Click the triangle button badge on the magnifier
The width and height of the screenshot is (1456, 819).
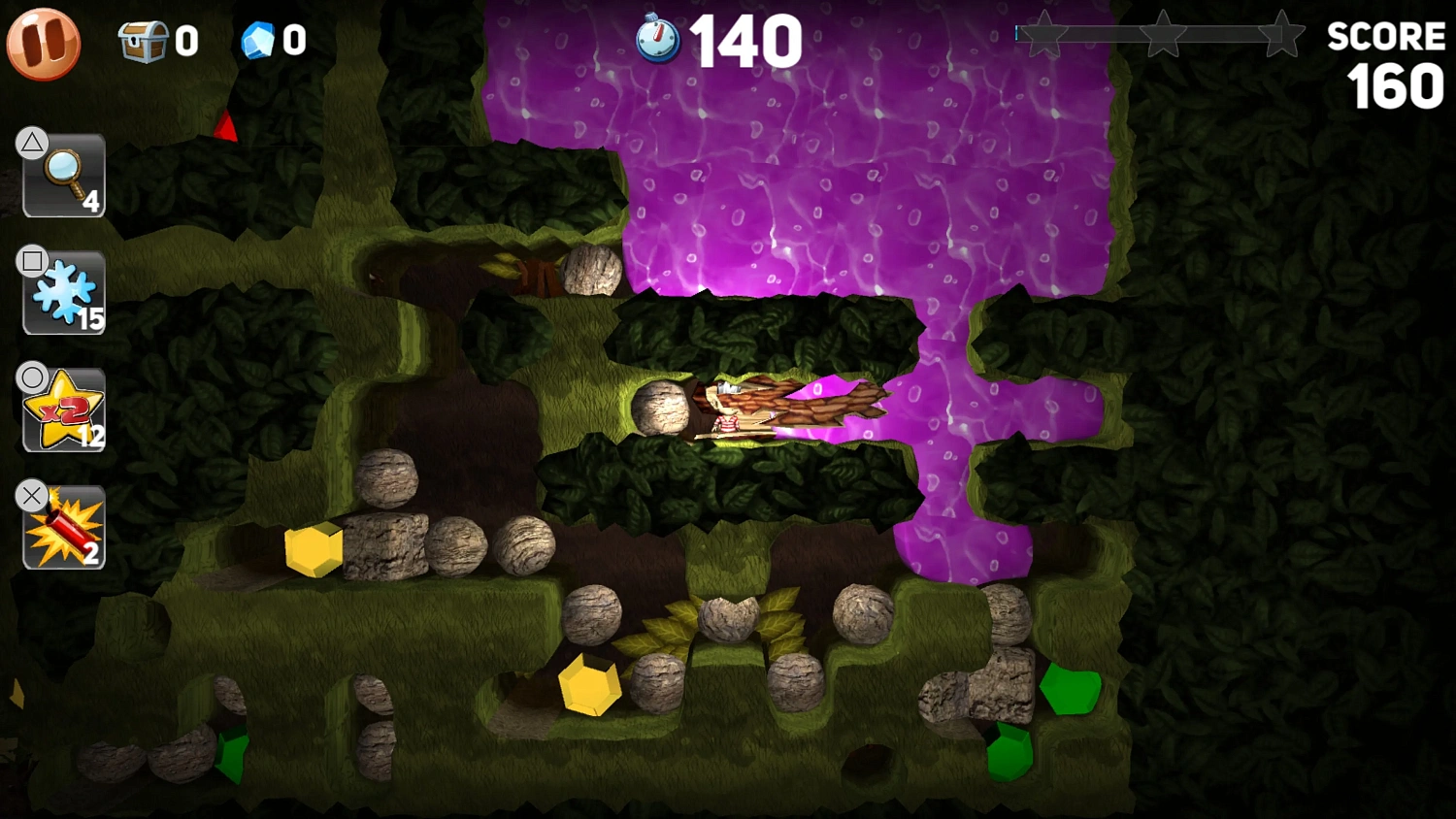(x=31, y=142)
